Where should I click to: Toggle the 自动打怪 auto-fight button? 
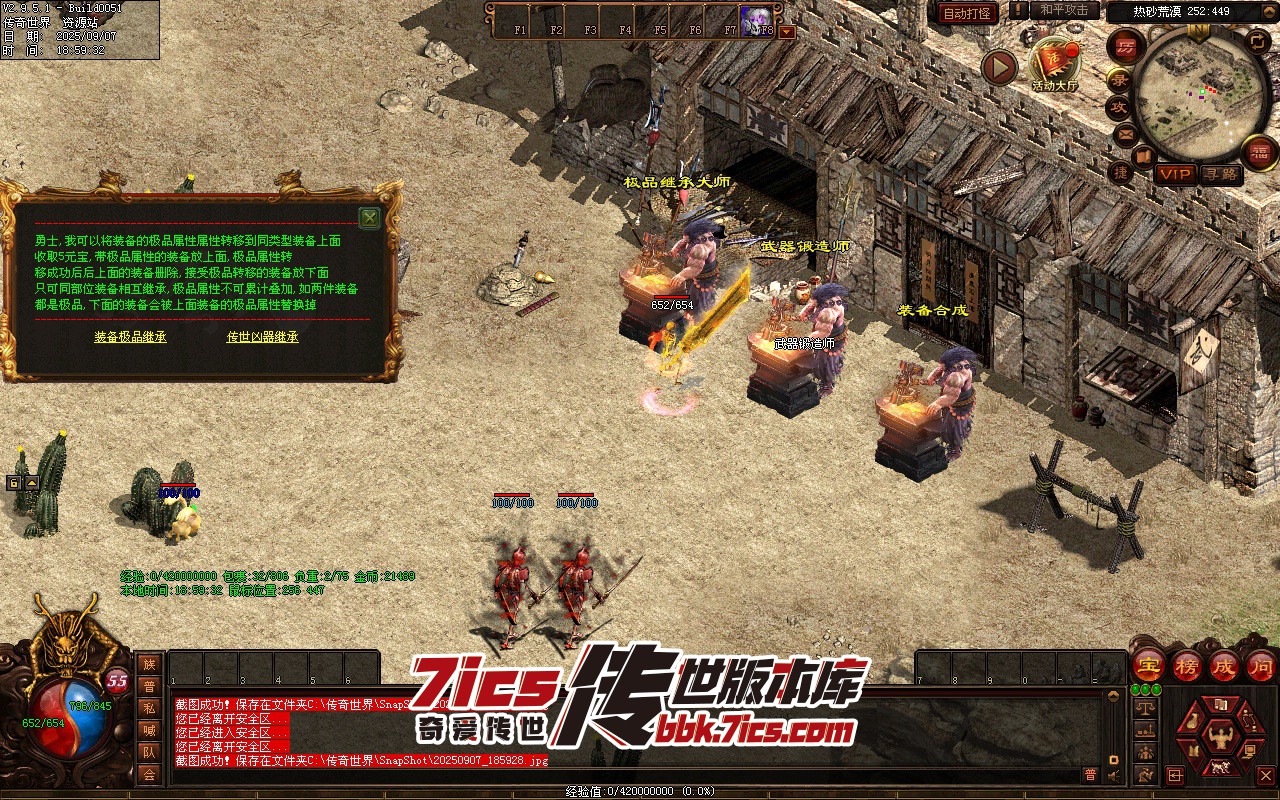(x=968, y=13)
